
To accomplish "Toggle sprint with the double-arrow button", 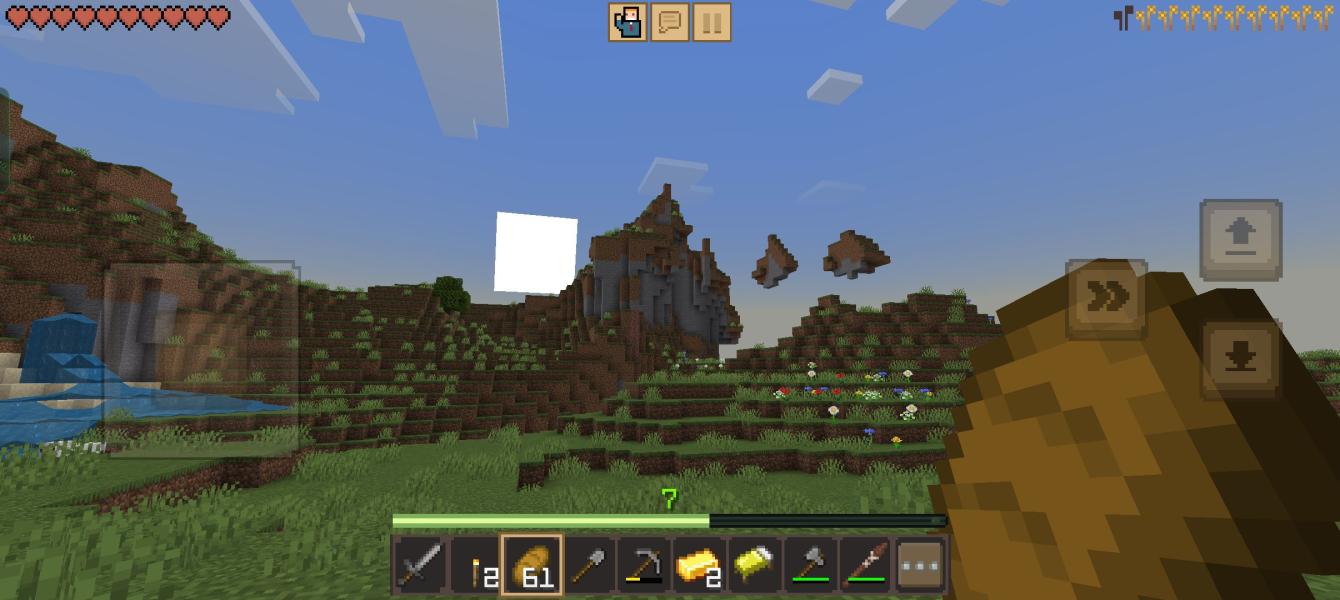I will (x=1106, y=297).
